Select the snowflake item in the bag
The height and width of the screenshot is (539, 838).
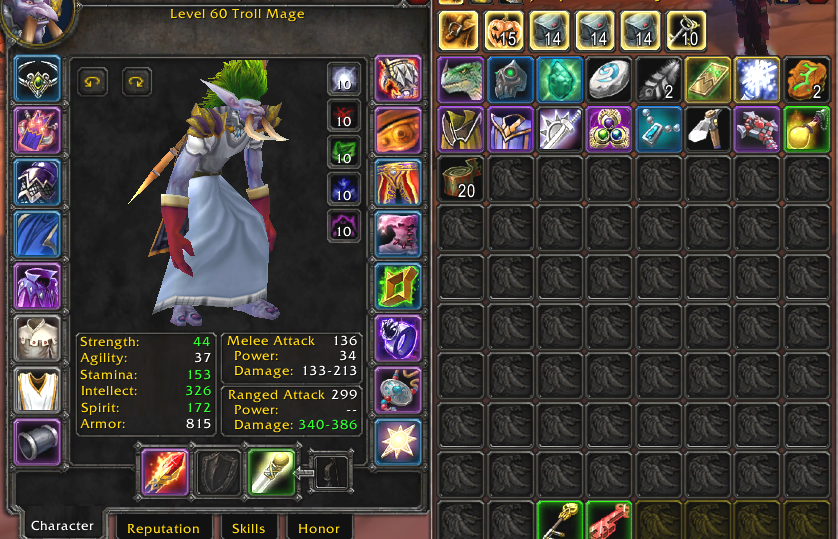point(758,80)
